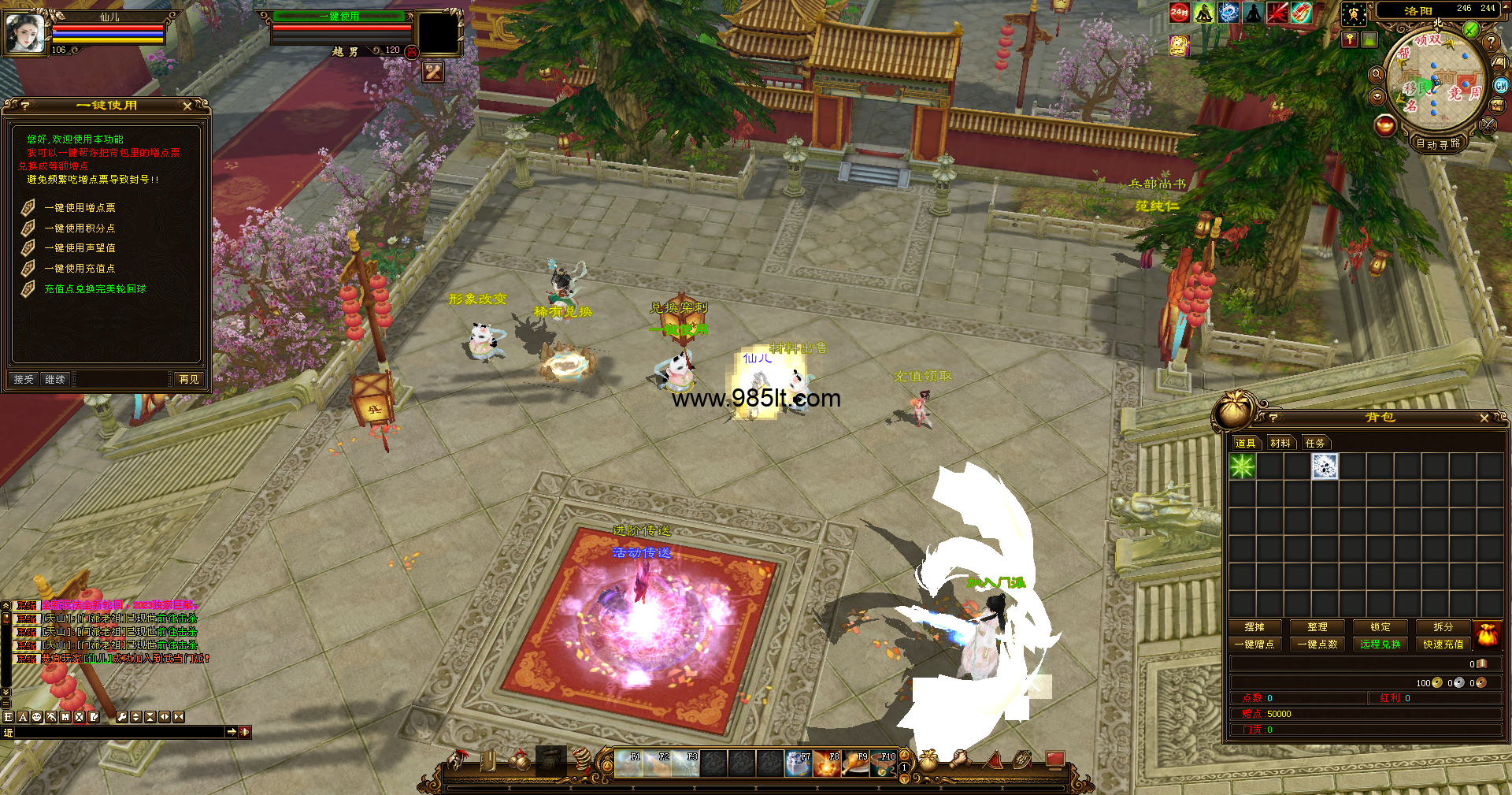The height and width of the screenshot is (795, 1512).
Task: Activate the 远程兑换 remote exchange button
Action: click(1380, 645)
